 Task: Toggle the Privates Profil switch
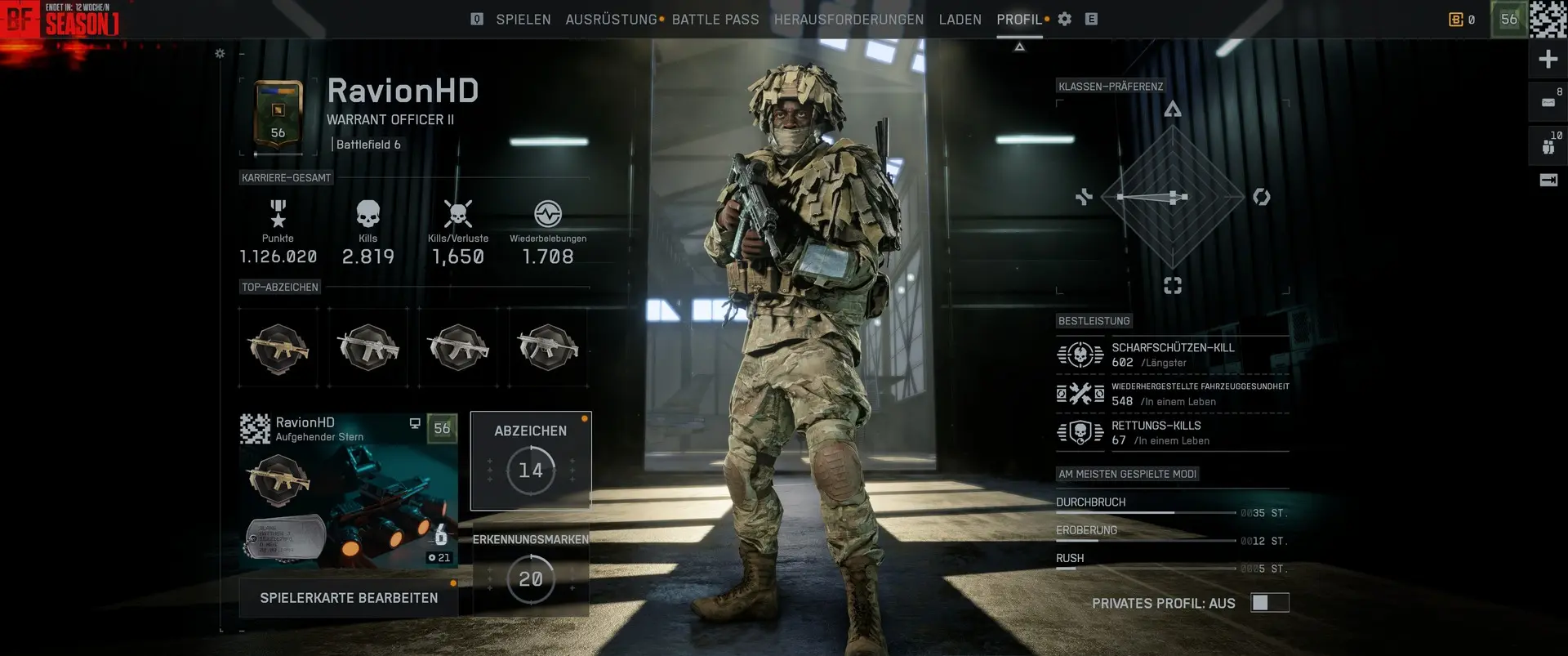click(x=1269, y=603)
